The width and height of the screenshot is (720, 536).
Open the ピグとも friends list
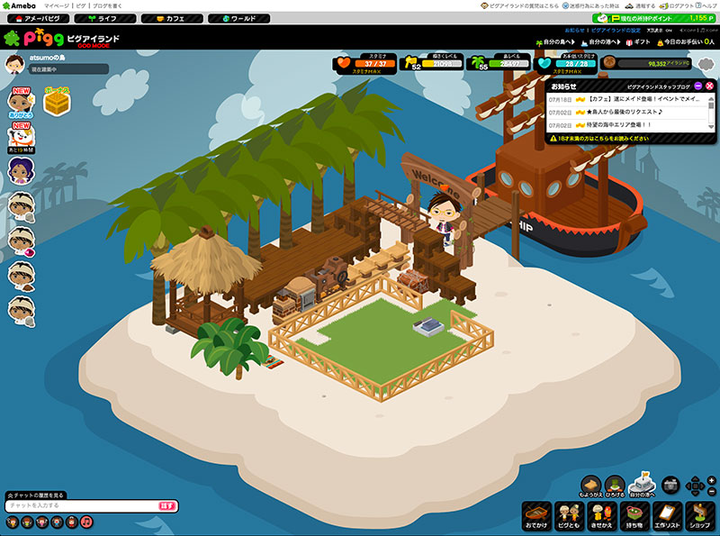coord(570,515)
